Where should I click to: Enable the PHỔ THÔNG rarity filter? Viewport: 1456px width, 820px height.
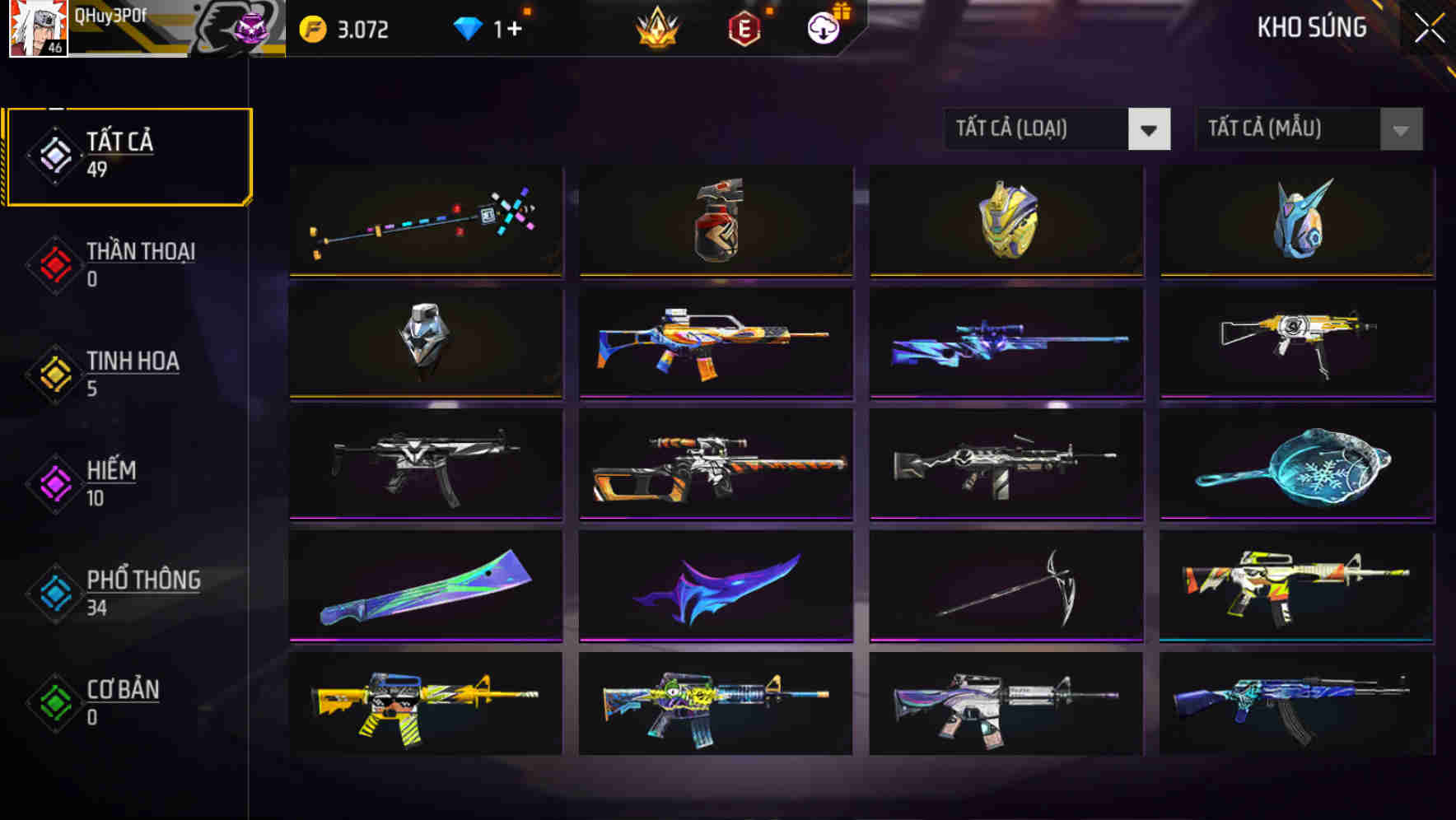pos(55,593)
